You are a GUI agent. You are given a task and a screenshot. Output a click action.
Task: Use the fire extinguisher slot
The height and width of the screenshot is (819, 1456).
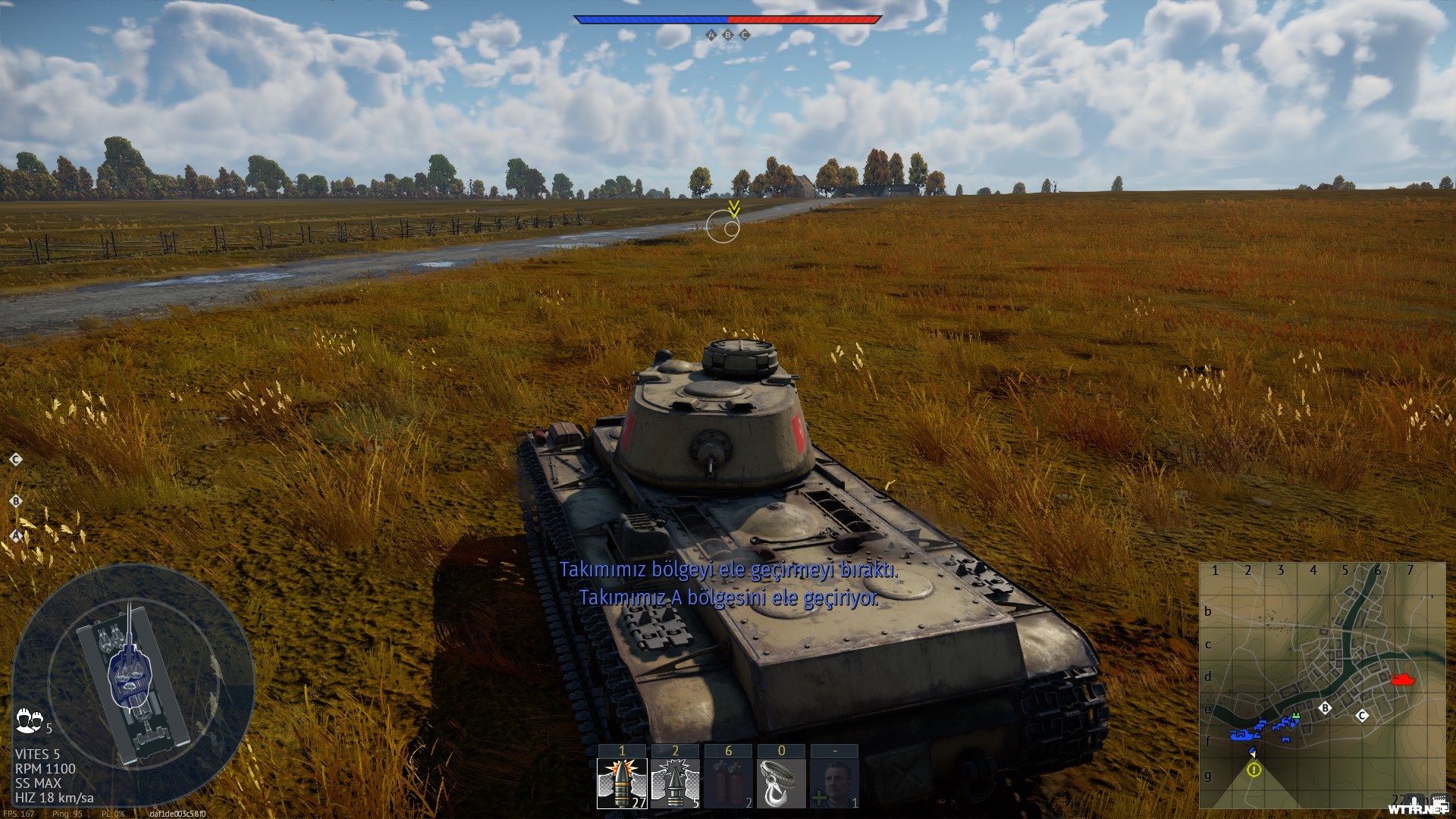pos(728,783)
